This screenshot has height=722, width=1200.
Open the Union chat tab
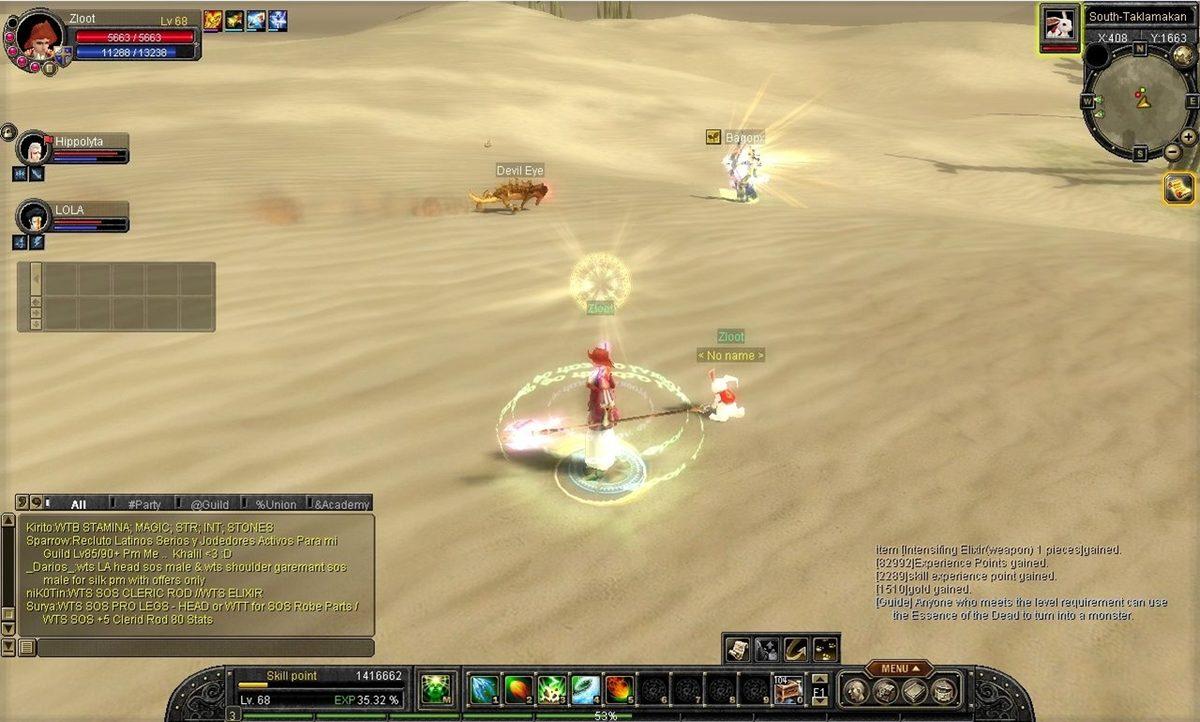pos(275,504)
